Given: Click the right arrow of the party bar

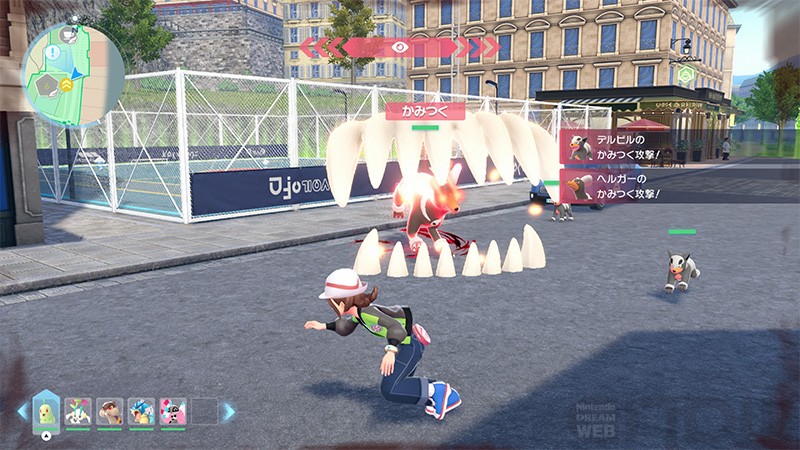Looking at the screenshot, I should [x=229, y=411].
